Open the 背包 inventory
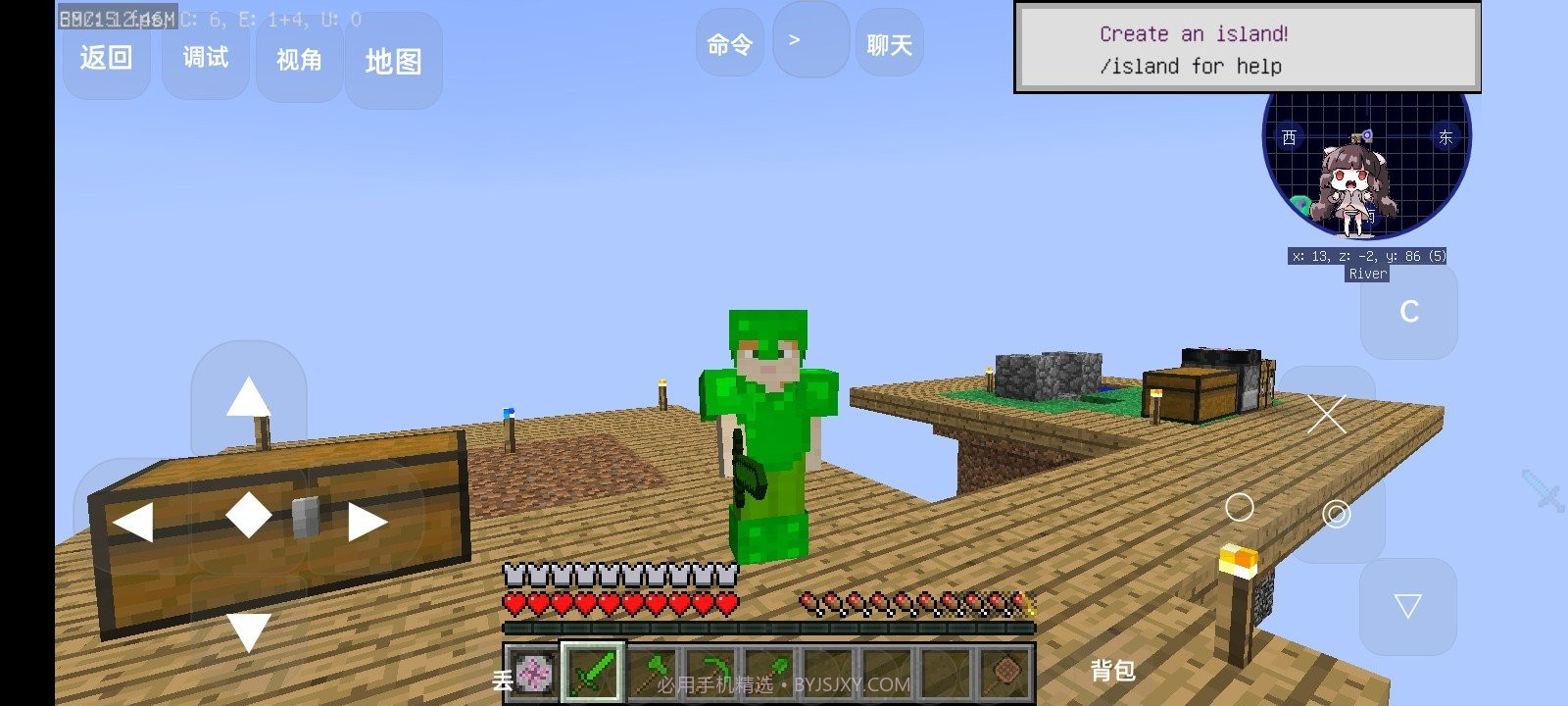This screenshot has height=706, width=1568. [1112, 671]
